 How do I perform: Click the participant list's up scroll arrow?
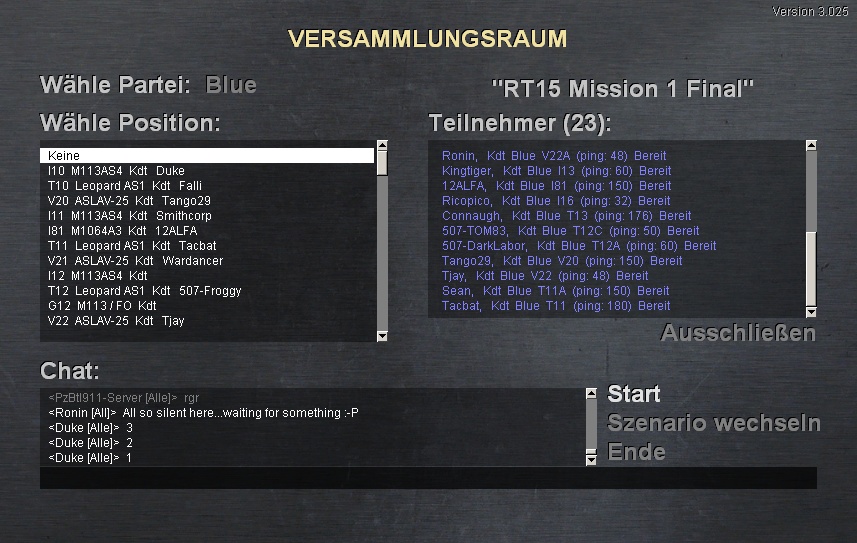click(811, 147)
